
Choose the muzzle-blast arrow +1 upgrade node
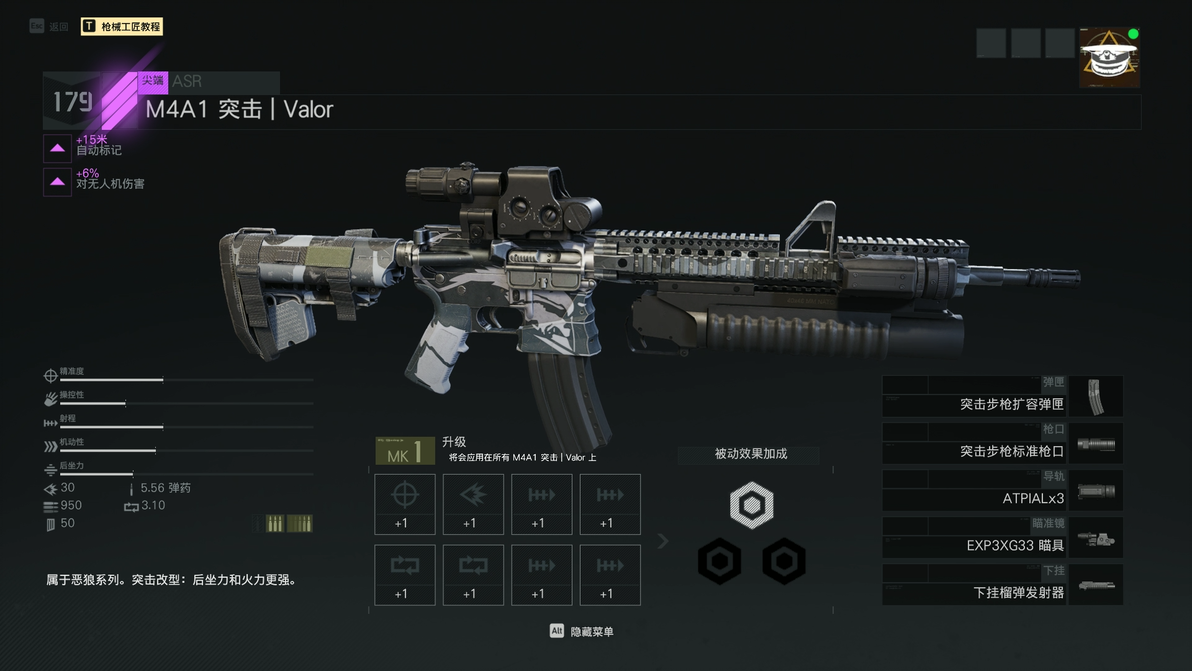473,504
